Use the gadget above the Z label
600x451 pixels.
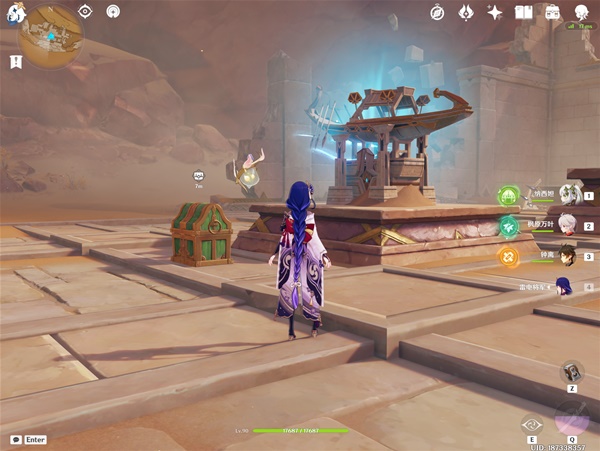(x=571, y=371)
